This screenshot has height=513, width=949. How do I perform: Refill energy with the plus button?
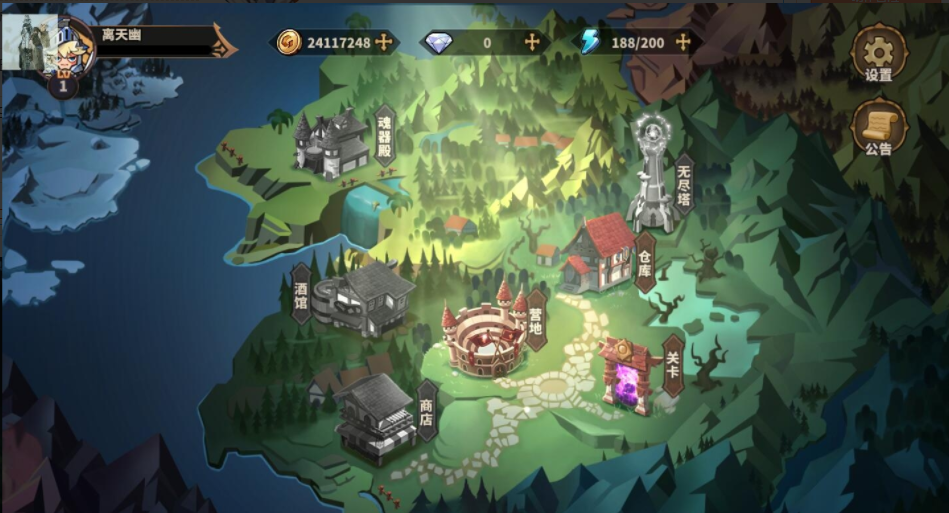click(683, 42)
